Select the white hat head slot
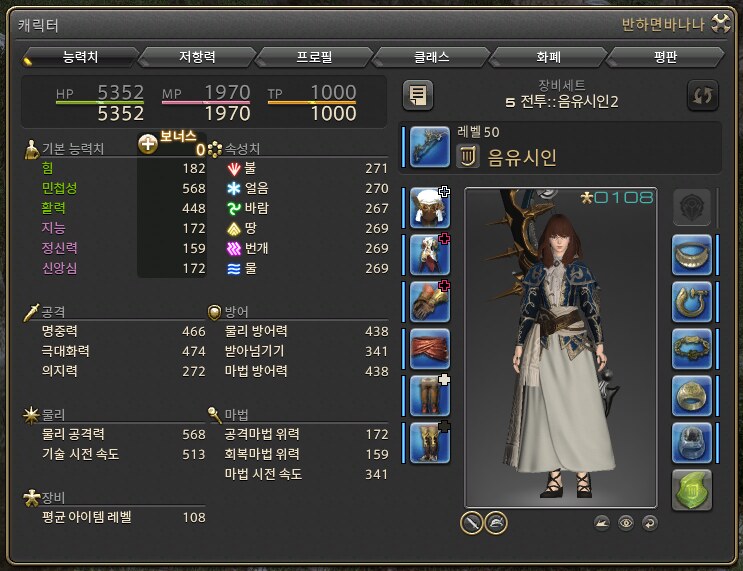The image size is (743, 571). 429,207
